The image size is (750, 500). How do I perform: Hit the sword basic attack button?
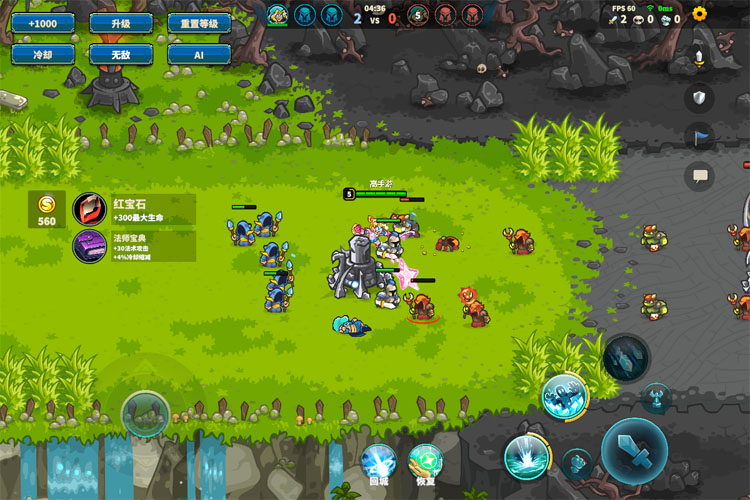tap(634, 451)
